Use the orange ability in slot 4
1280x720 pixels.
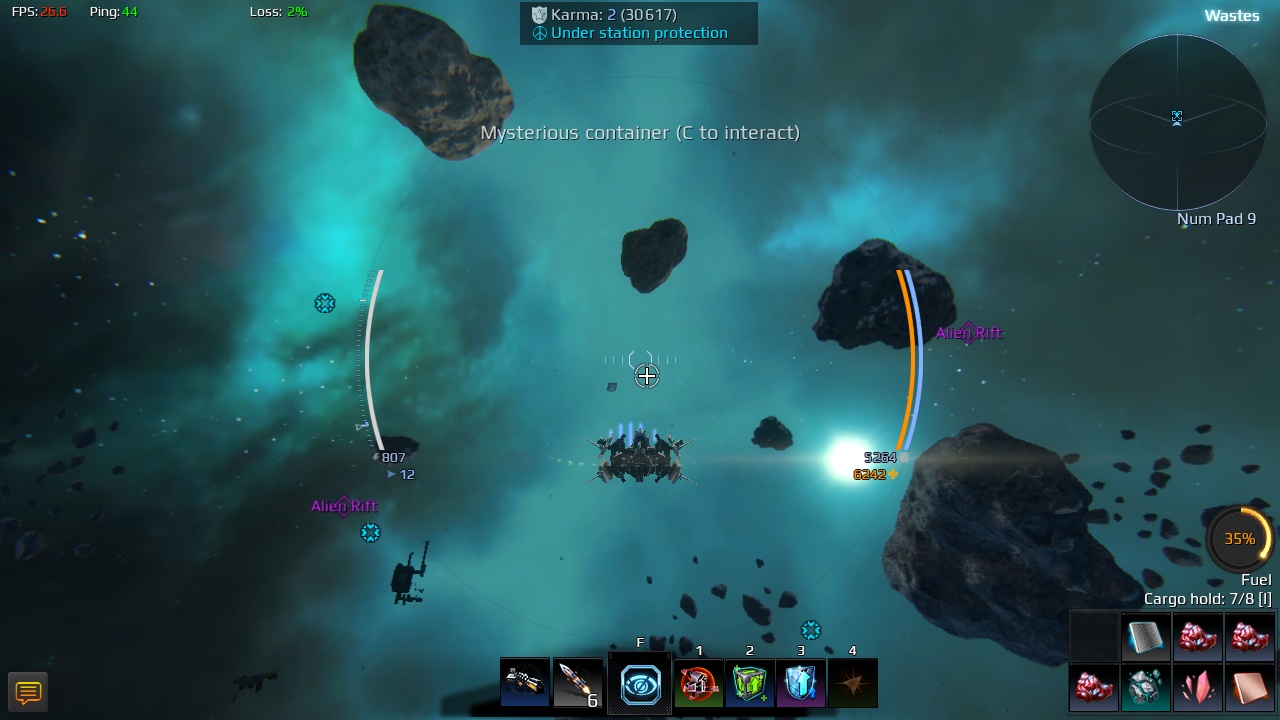click(852, 683)
